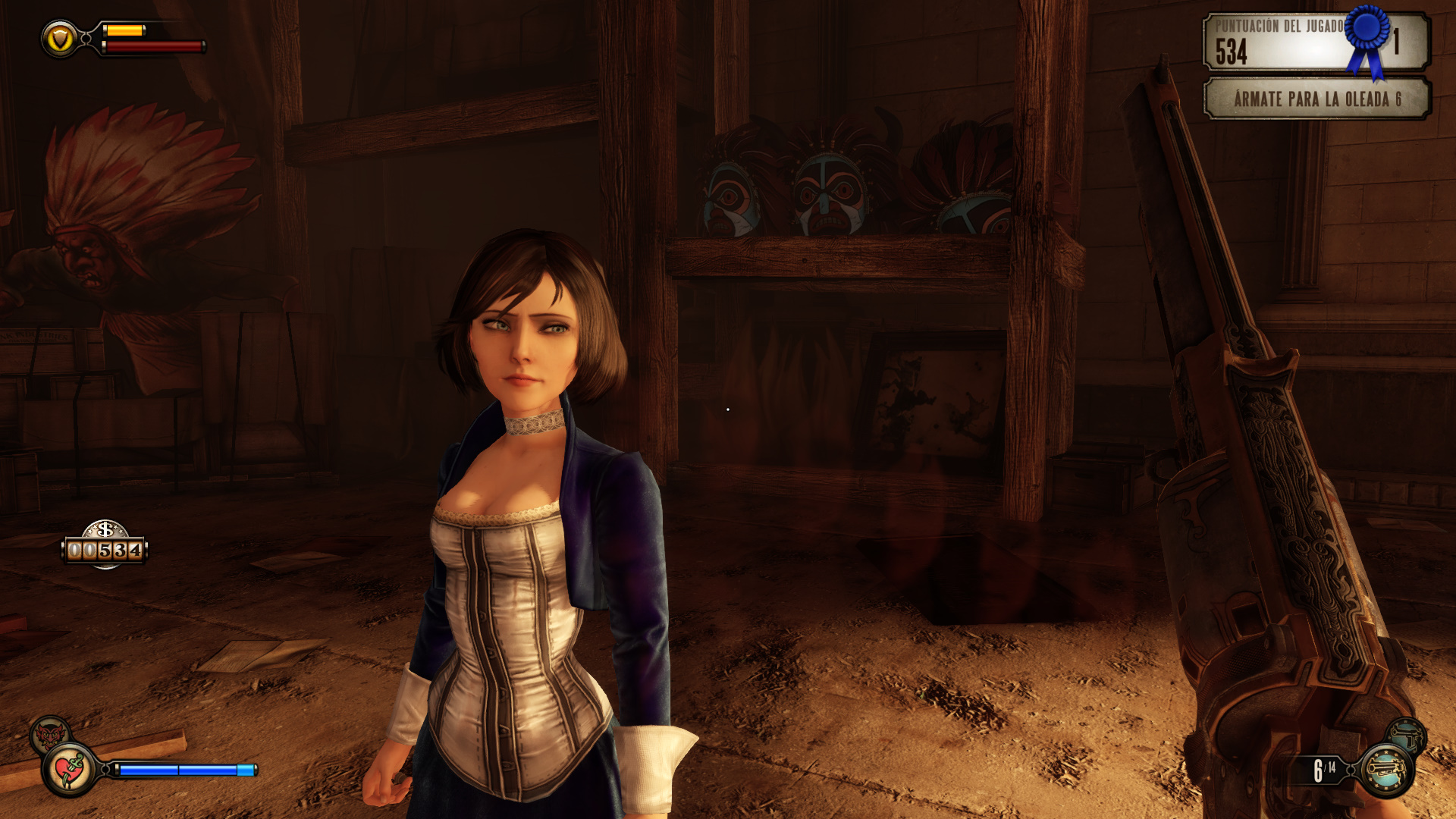The width and height of the screenshot is (1456, 819).
Task: Switch to the Devil's Kiss vigor icon
Action: 50,734
